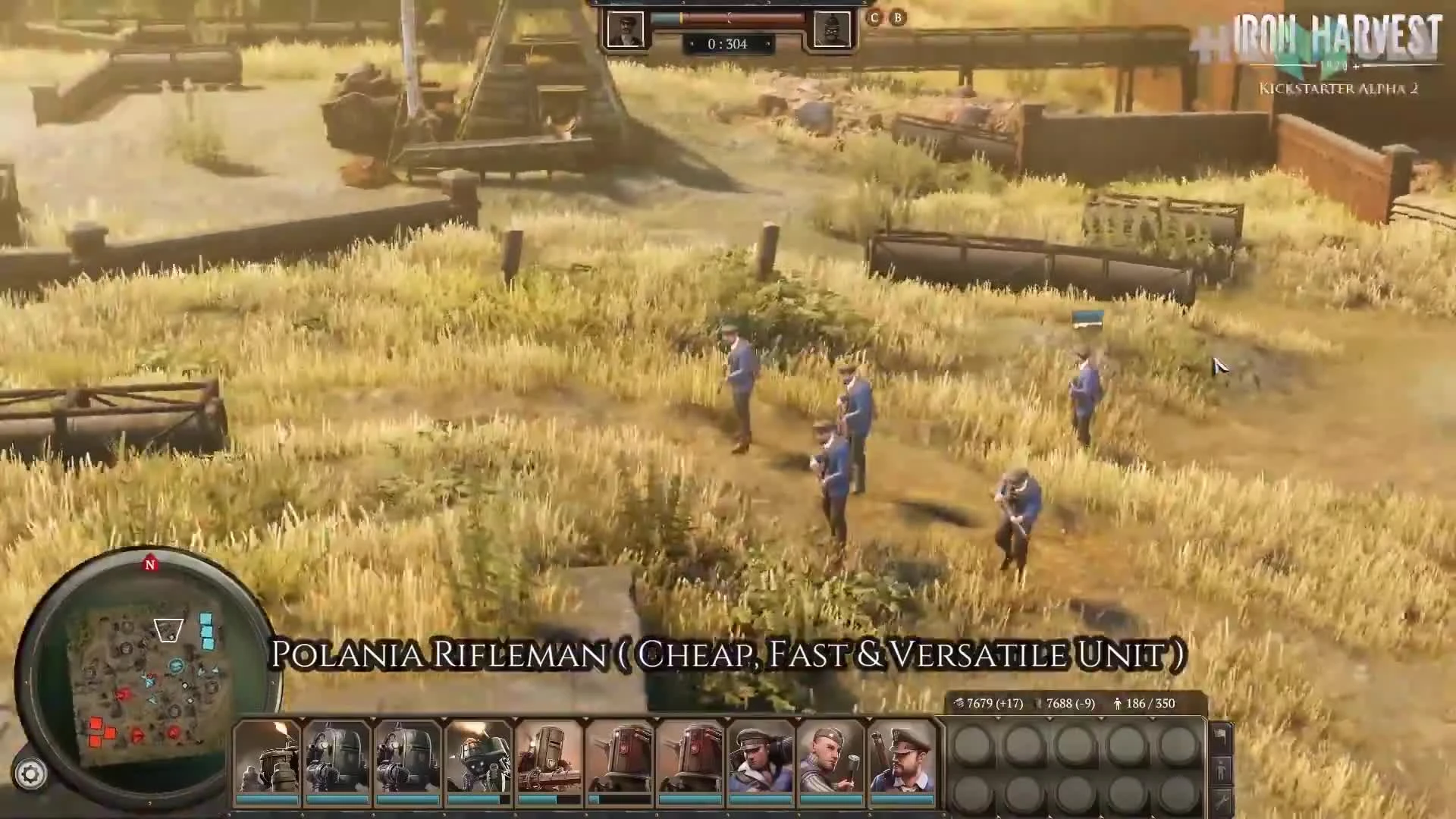Click the enemy commander portrait right of the timer
Image resolution: width=1456 pixels, height=819 pixels.
(830, 30)
